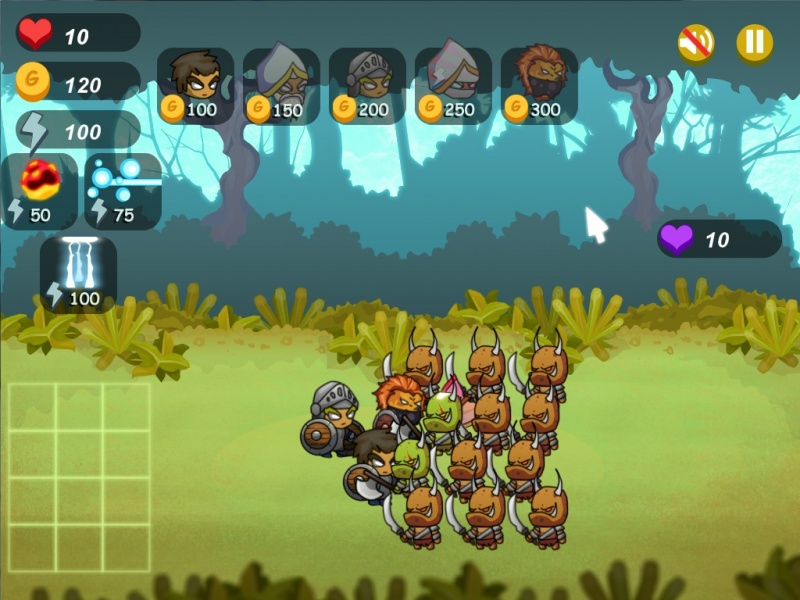Toggle the muted sound speaker button
Viewport: 800px width, 600px height.
click(x=695, y=42)
